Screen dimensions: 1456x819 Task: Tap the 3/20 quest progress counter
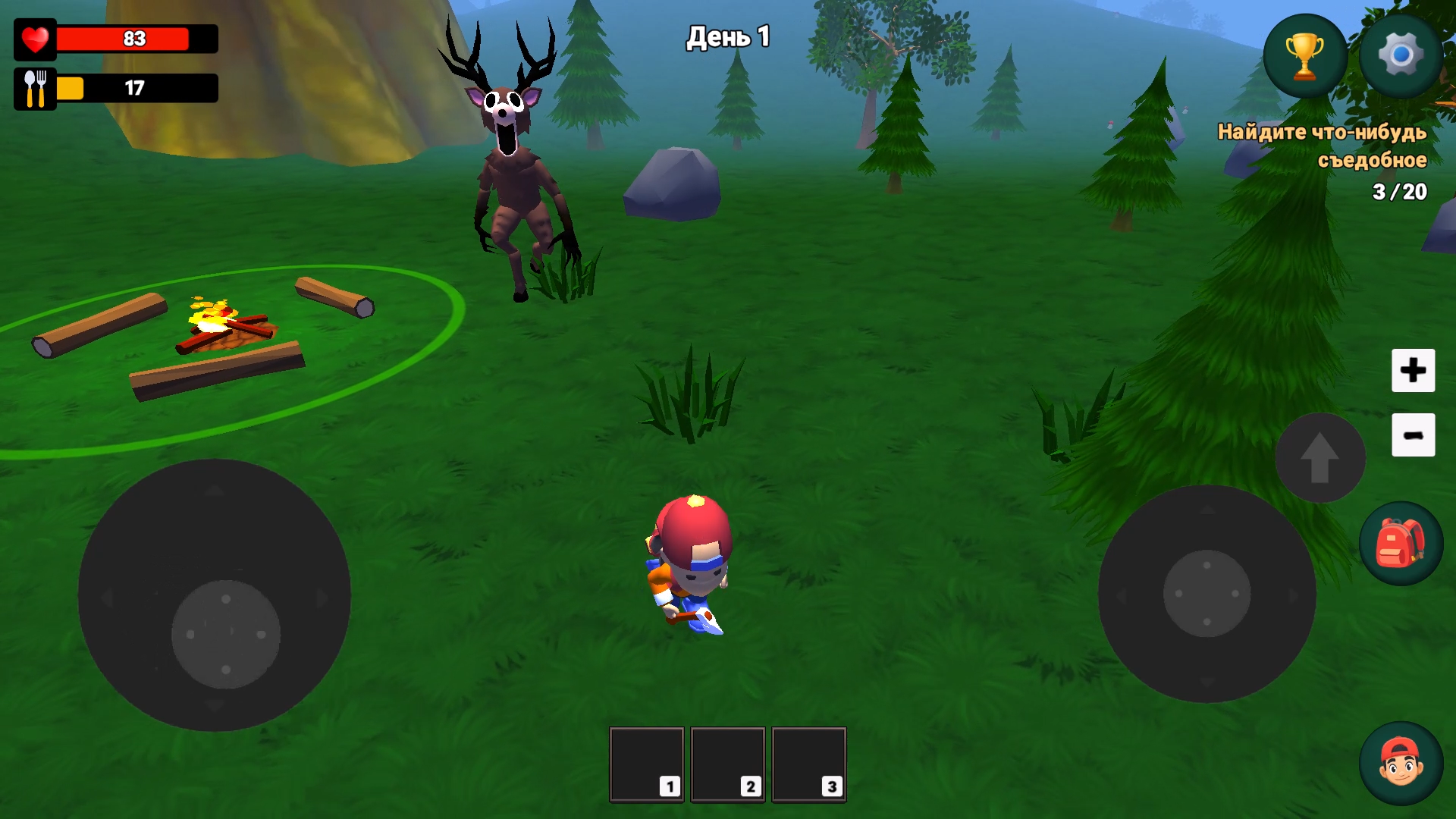(x=1399, y=193)
